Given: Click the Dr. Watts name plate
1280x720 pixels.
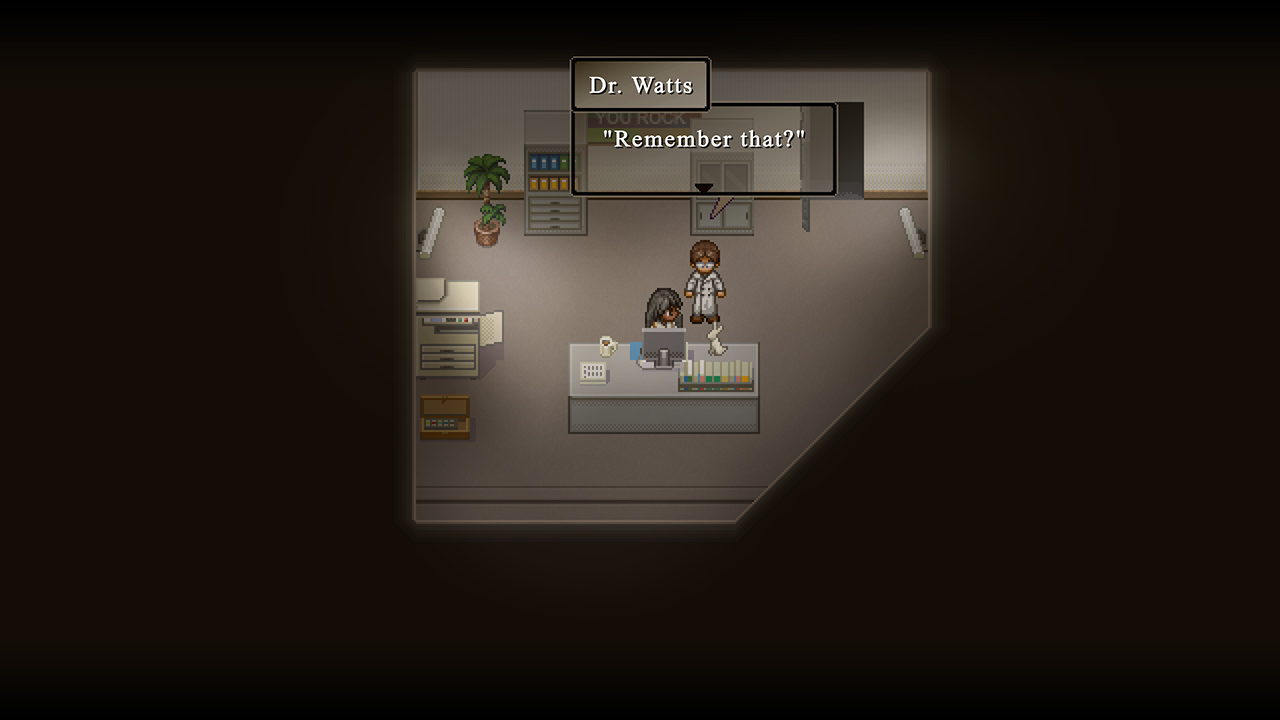Looking at the screenshot, I should [640, 85].
